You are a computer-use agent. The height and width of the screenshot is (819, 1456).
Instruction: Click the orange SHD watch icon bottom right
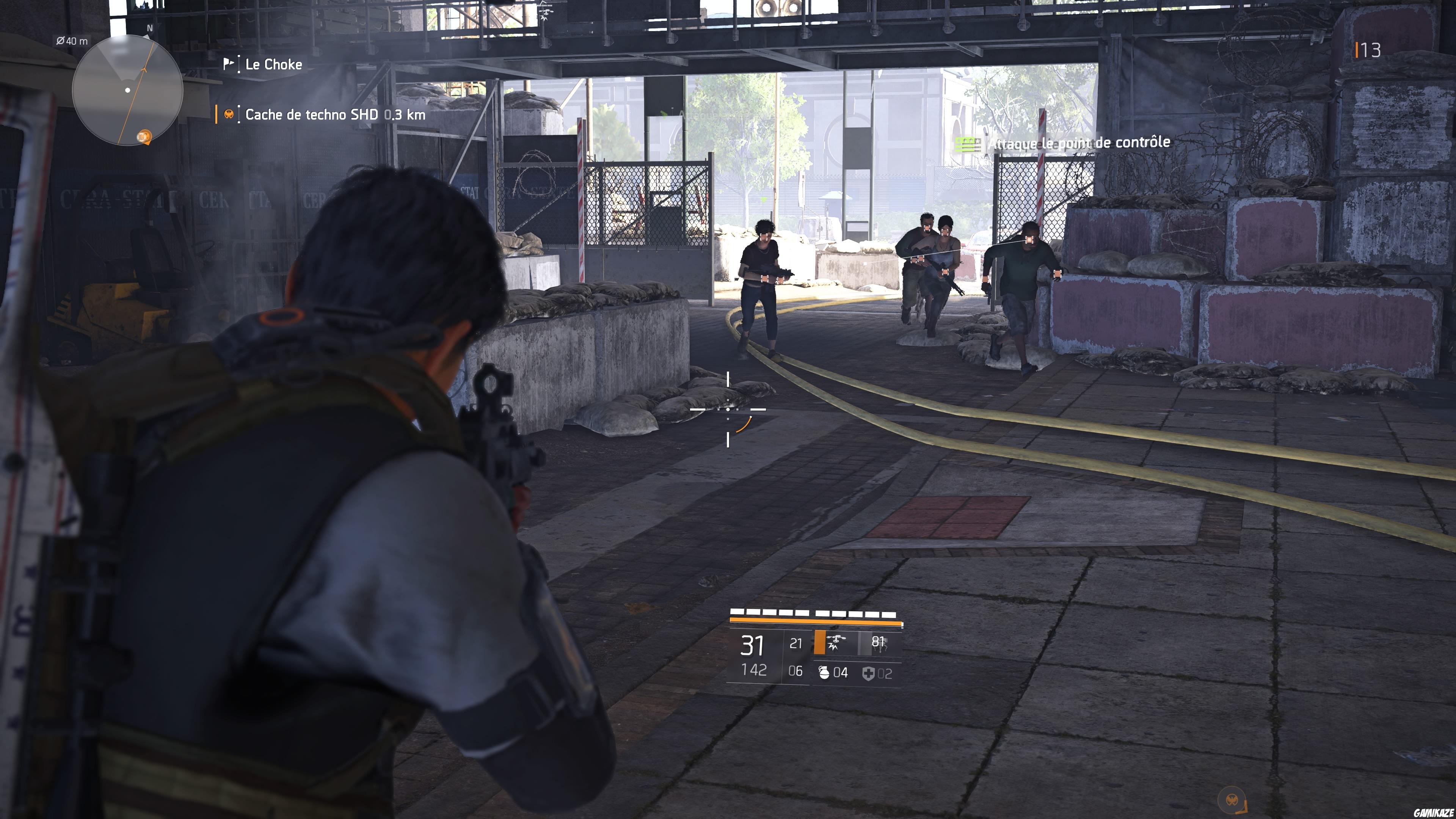coord(1232,800)
